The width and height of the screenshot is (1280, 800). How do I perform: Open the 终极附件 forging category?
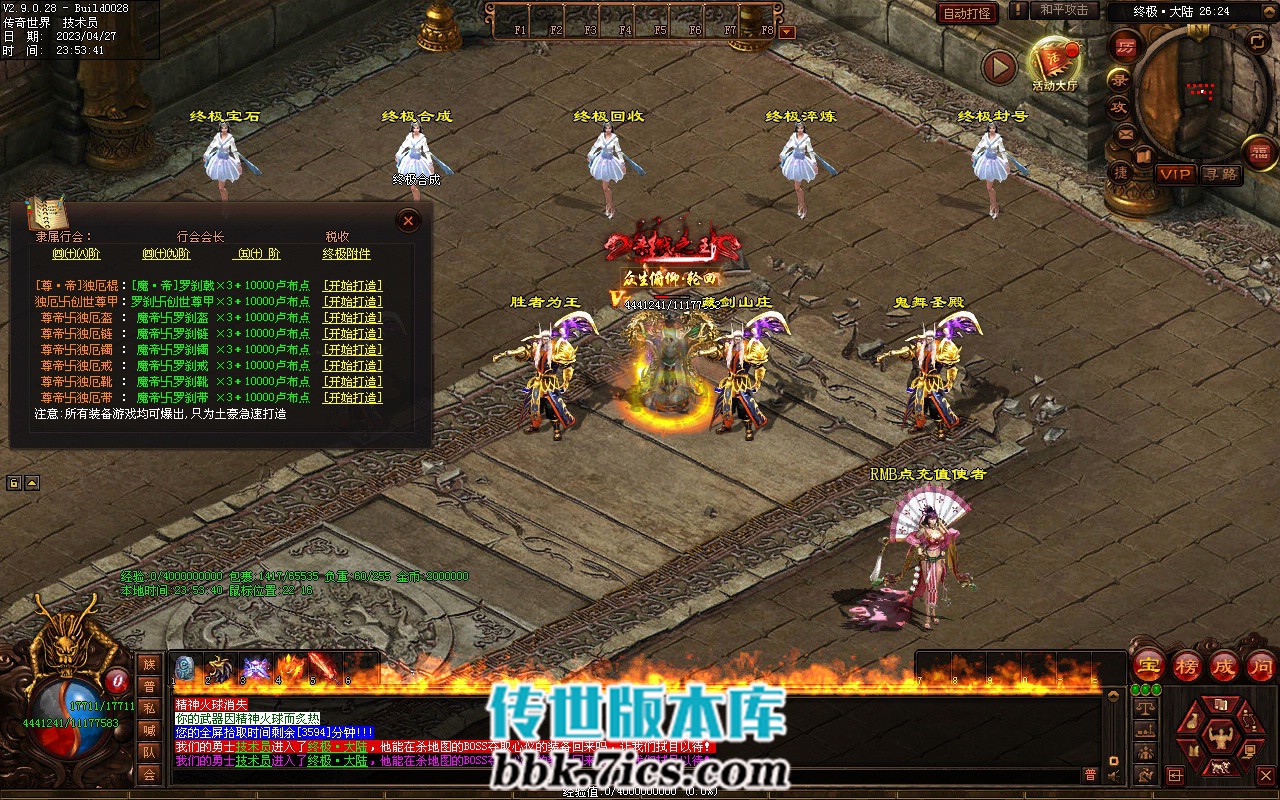click(346, 254)
